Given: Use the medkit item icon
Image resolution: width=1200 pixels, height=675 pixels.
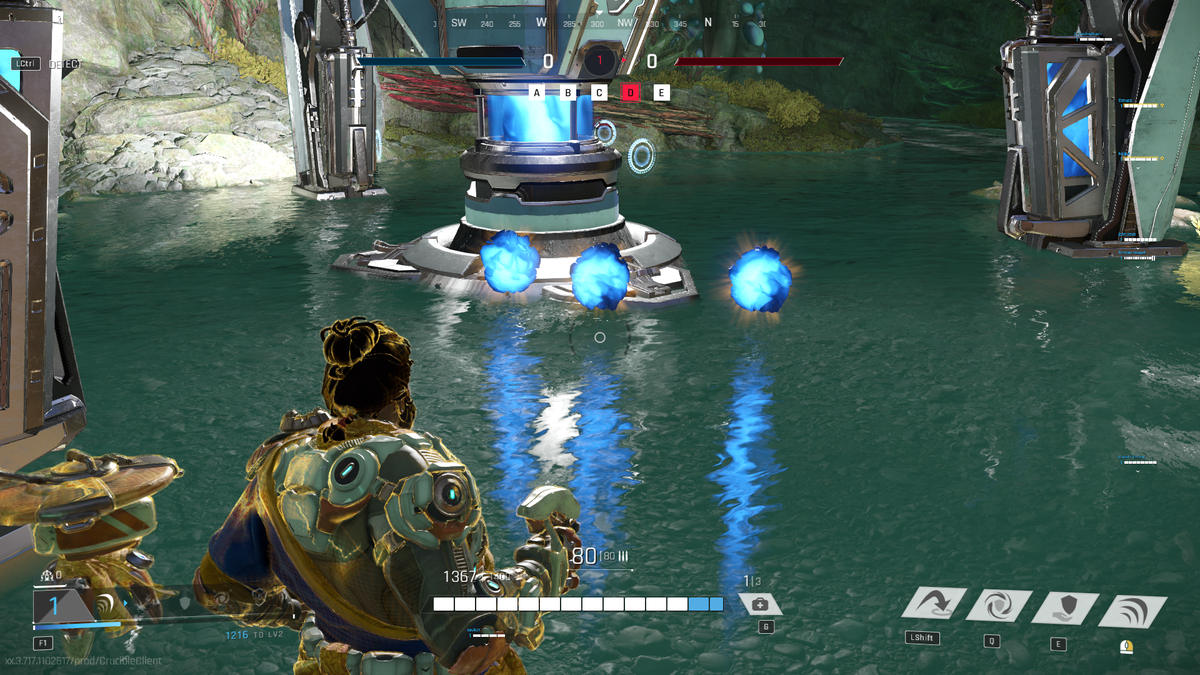Looking at the screenshot, I should point(760,604).
